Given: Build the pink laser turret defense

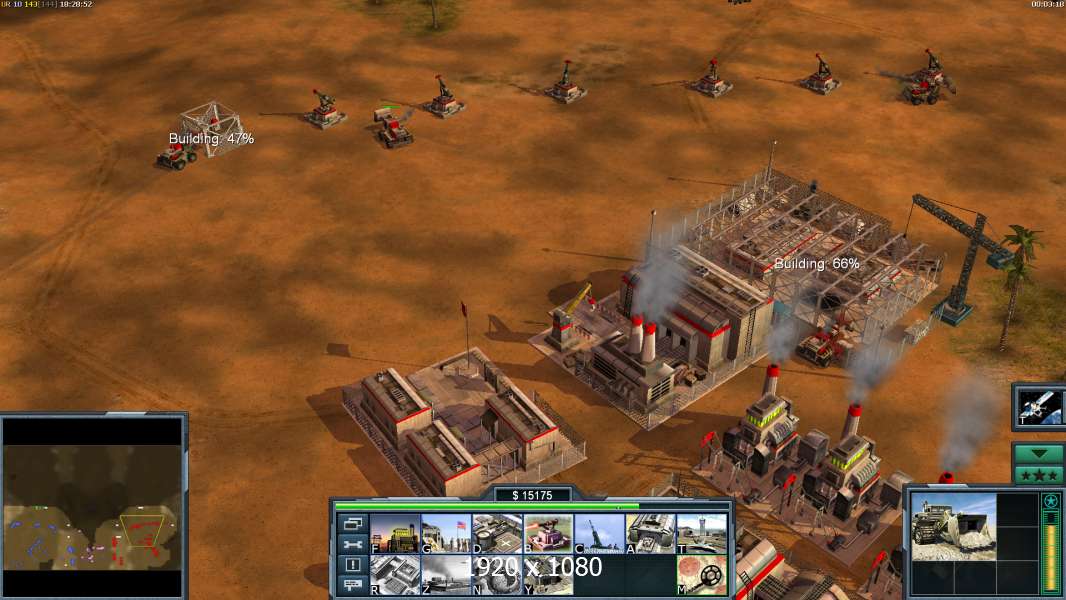Looking at the screenshot, I should coord(548,534).
